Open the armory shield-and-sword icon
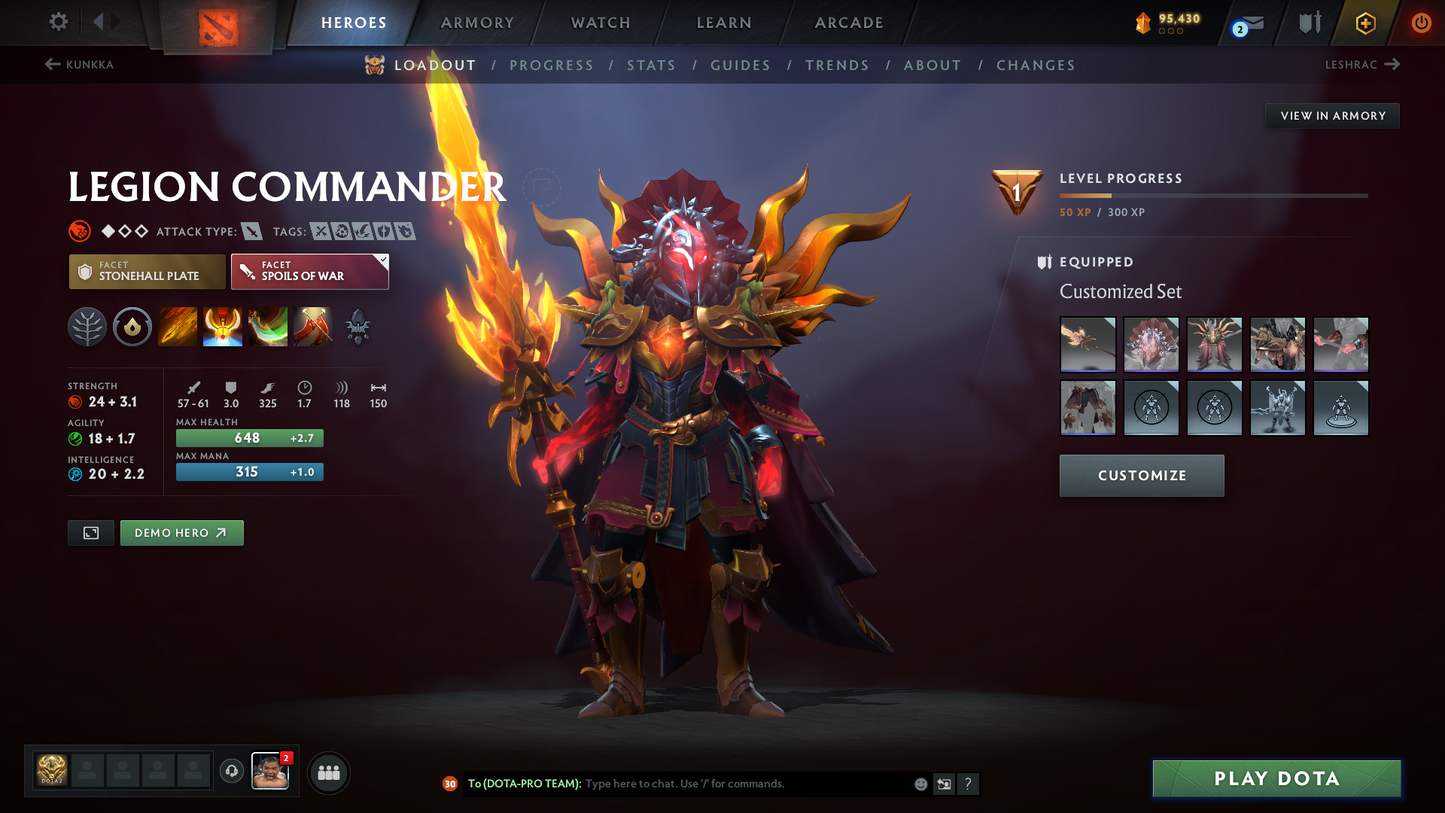 click(1309, 22)
